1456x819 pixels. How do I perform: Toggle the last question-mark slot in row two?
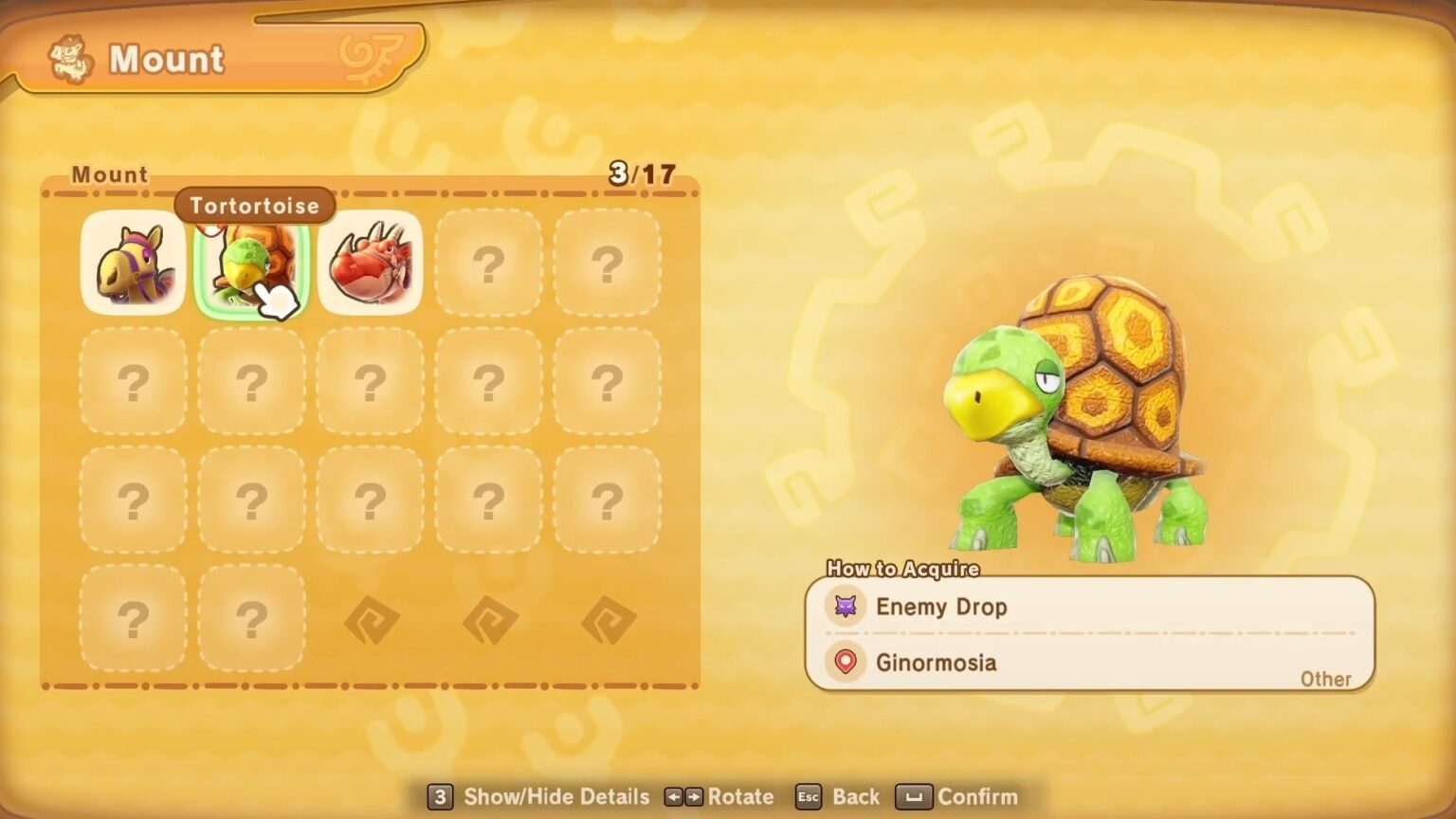tap(607, 382)
